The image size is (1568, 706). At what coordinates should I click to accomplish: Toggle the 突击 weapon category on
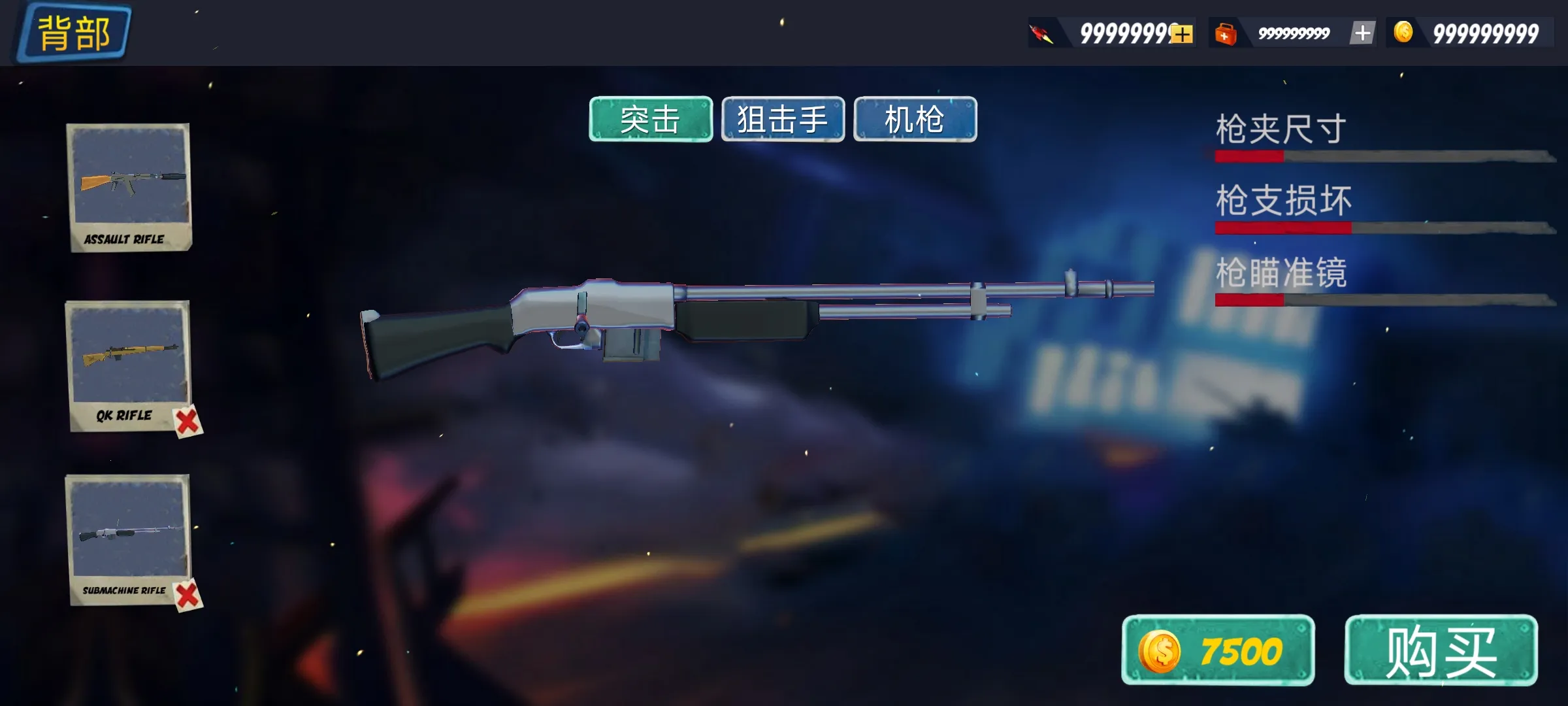(x=650, y=119)
